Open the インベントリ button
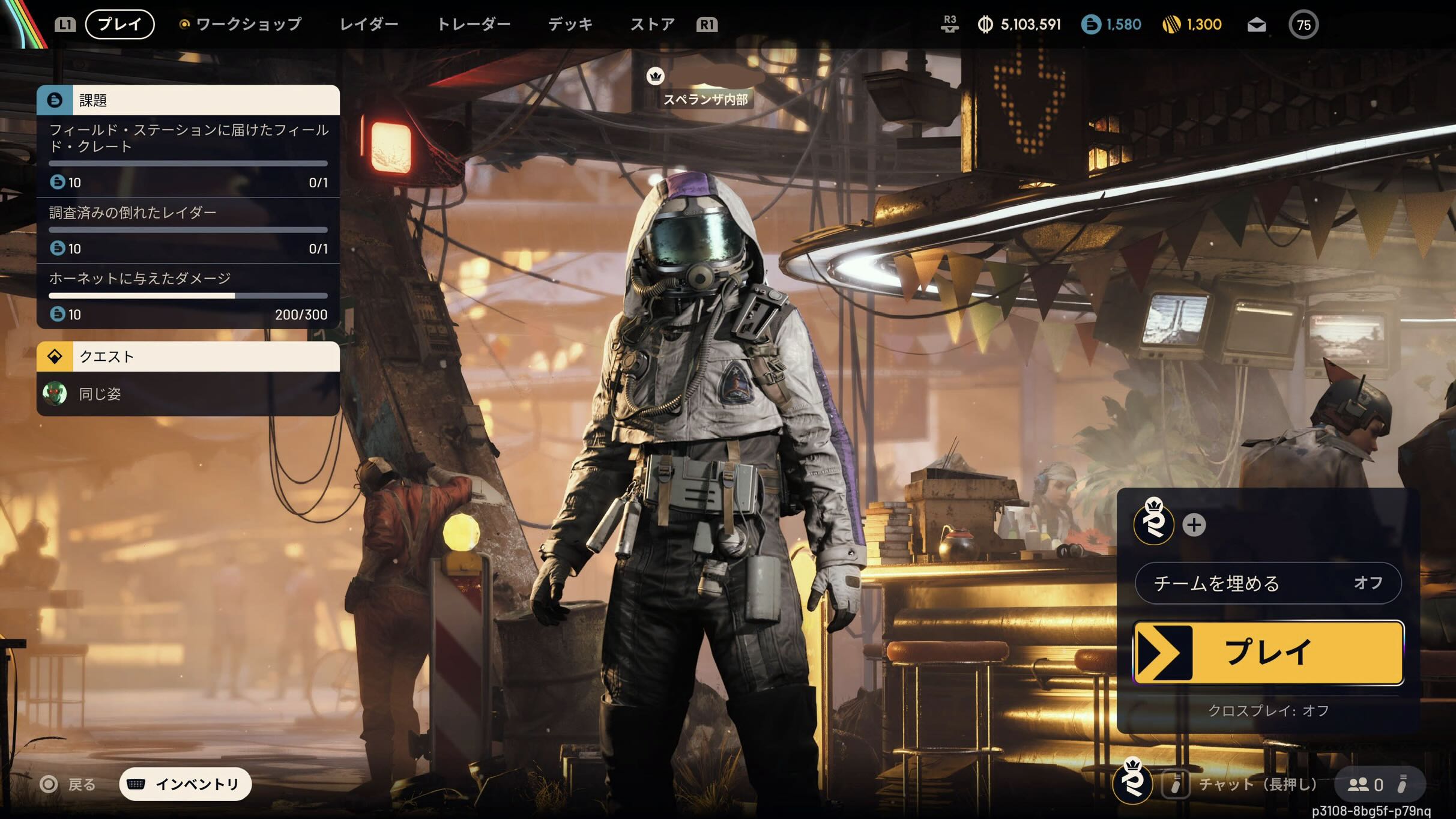This screenshot has width=1456, height=819. tap(186, 784)
